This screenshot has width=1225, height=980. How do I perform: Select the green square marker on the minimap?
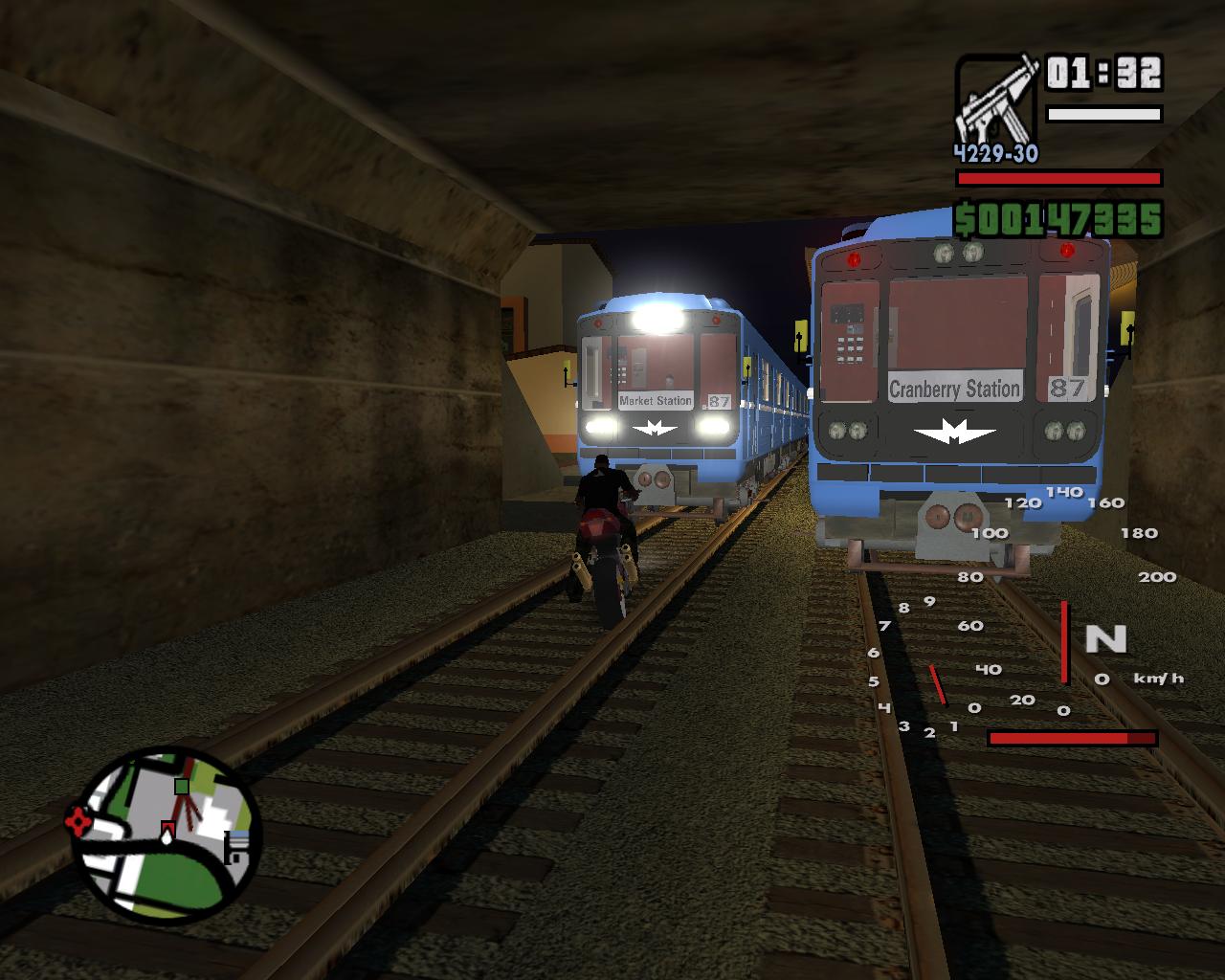point(182,787)
